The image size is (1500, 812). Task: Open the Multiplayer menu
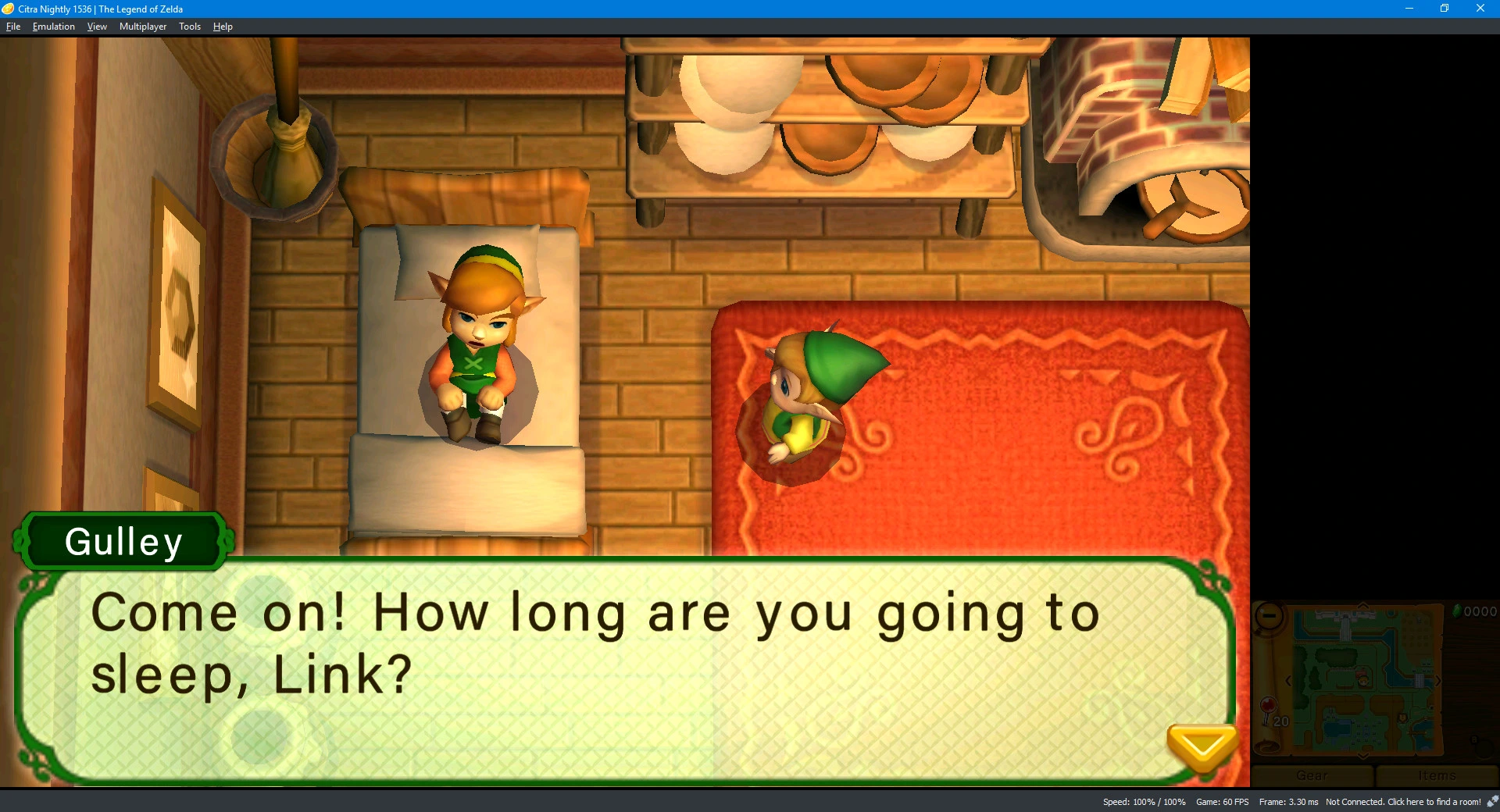point(142,26)
